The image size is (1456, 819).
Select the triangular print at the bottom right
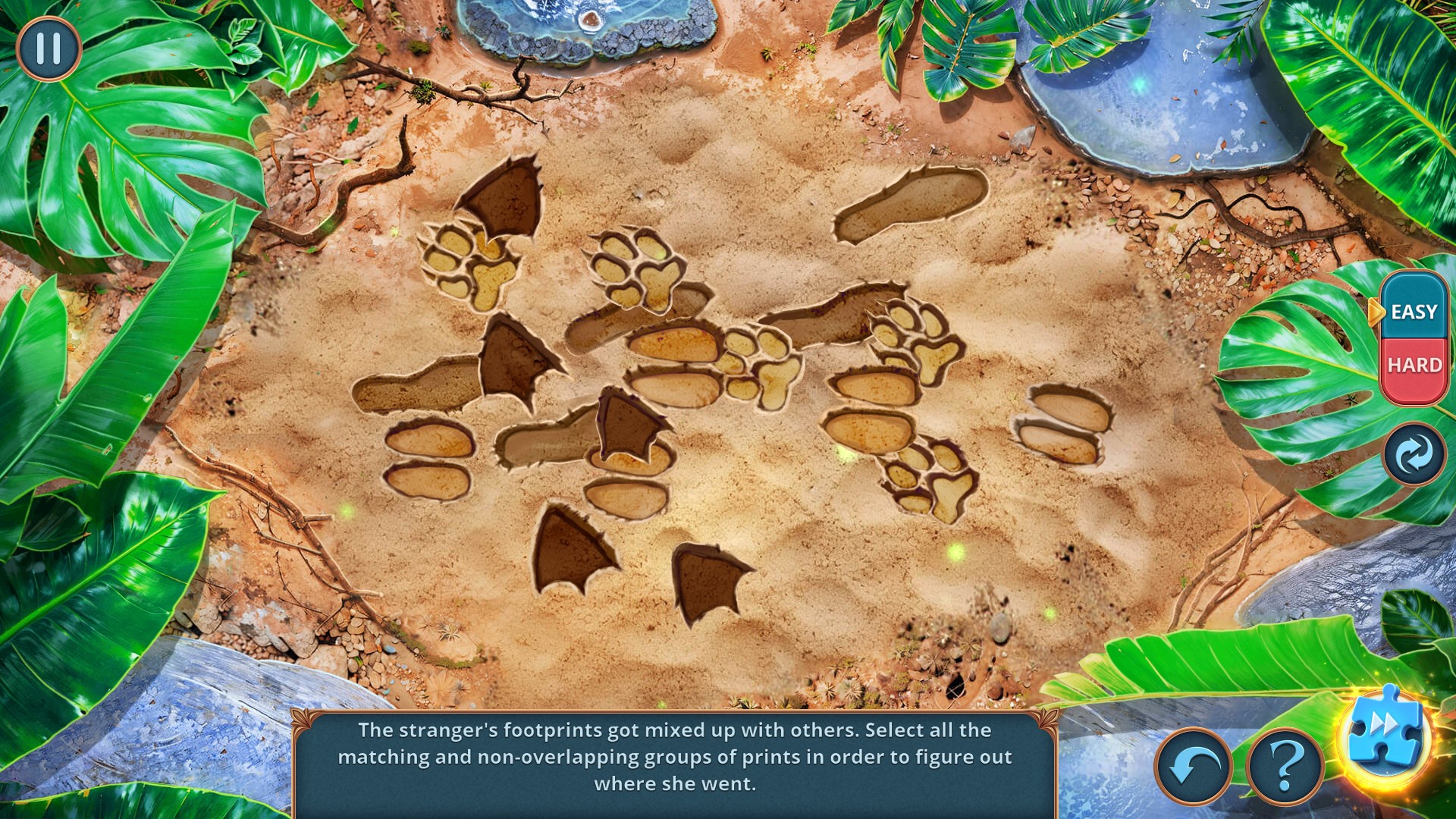tap(707, 580)
